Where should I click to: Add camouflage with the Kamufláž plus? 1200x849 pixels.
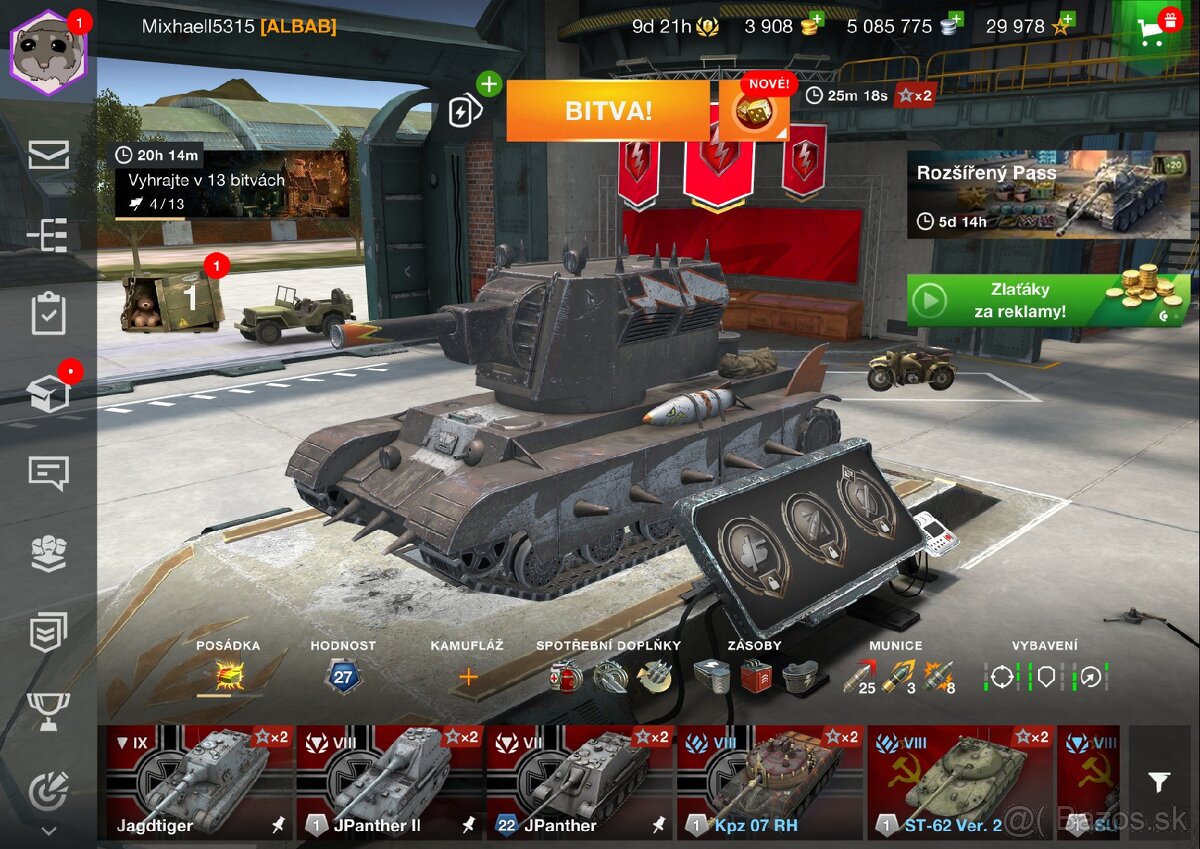tap(468, 677)
